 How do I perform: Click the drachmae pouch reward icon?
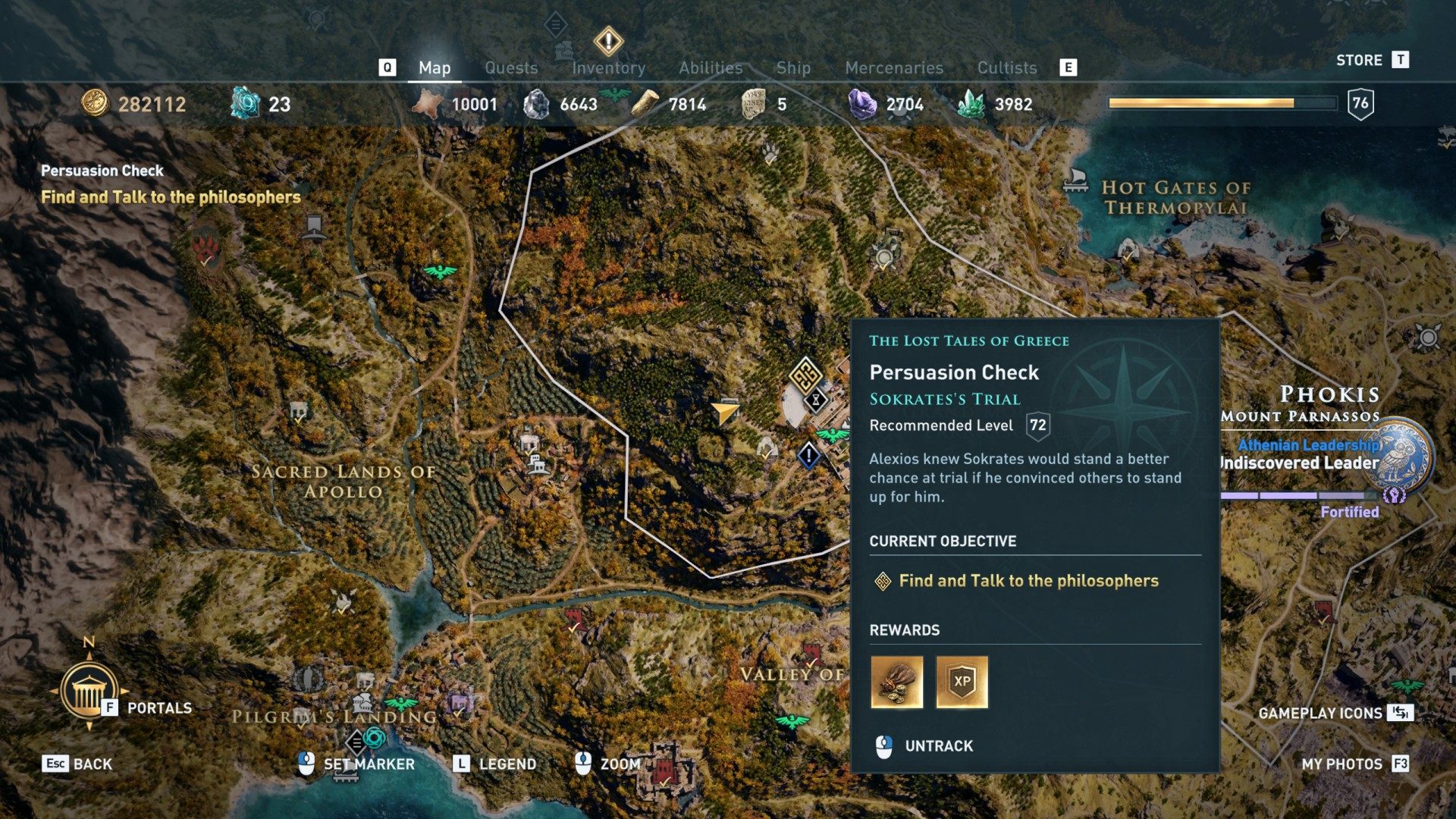click(896, 682)
